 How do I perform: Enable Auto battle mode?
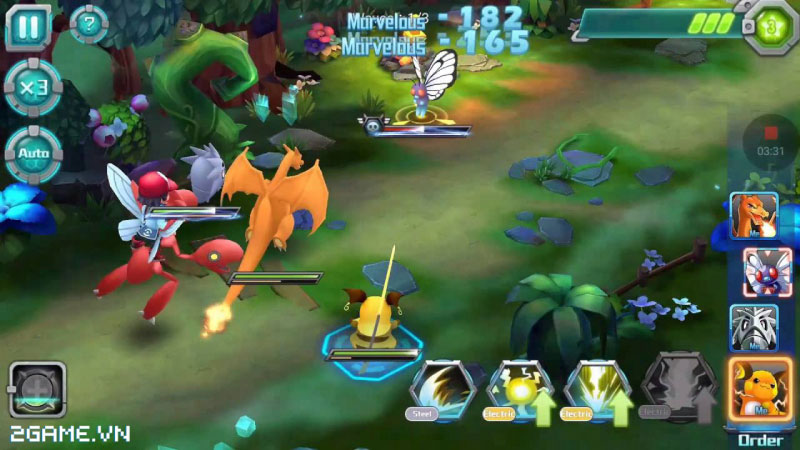(31, 153)
